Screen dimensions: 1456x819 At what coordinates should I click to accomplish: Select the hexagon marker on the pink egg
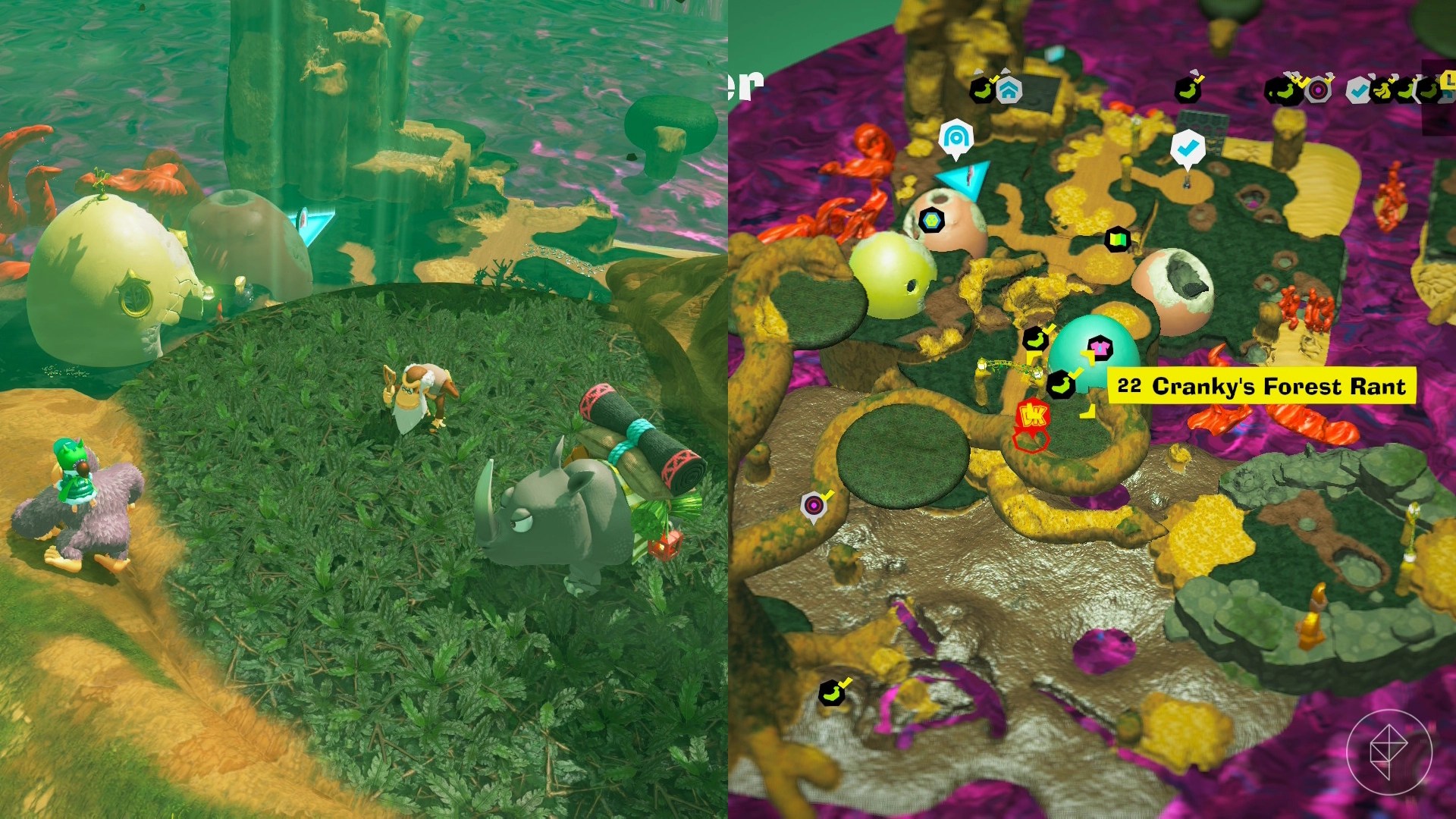[x=931, y=221]
